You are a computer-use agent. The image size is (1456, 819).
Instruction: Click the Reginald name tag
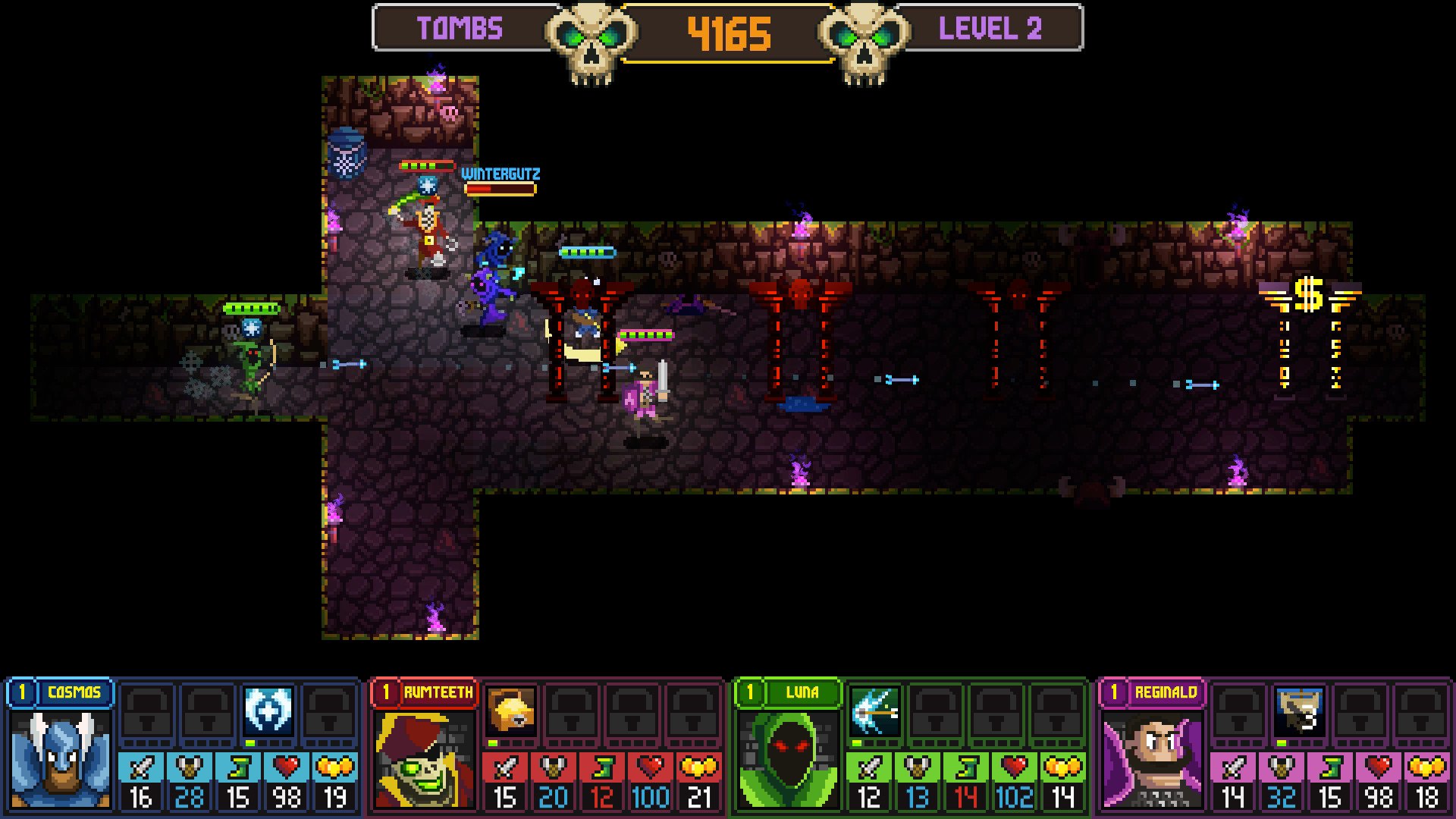(x=1166, y=692)
